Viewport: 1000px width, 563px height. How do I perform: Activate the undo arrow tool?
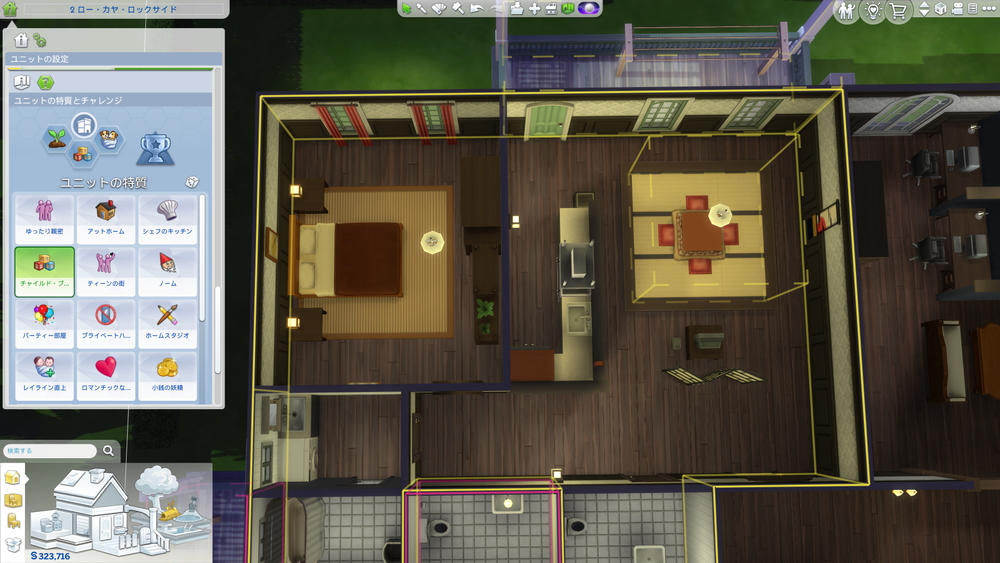pos(475,9)
